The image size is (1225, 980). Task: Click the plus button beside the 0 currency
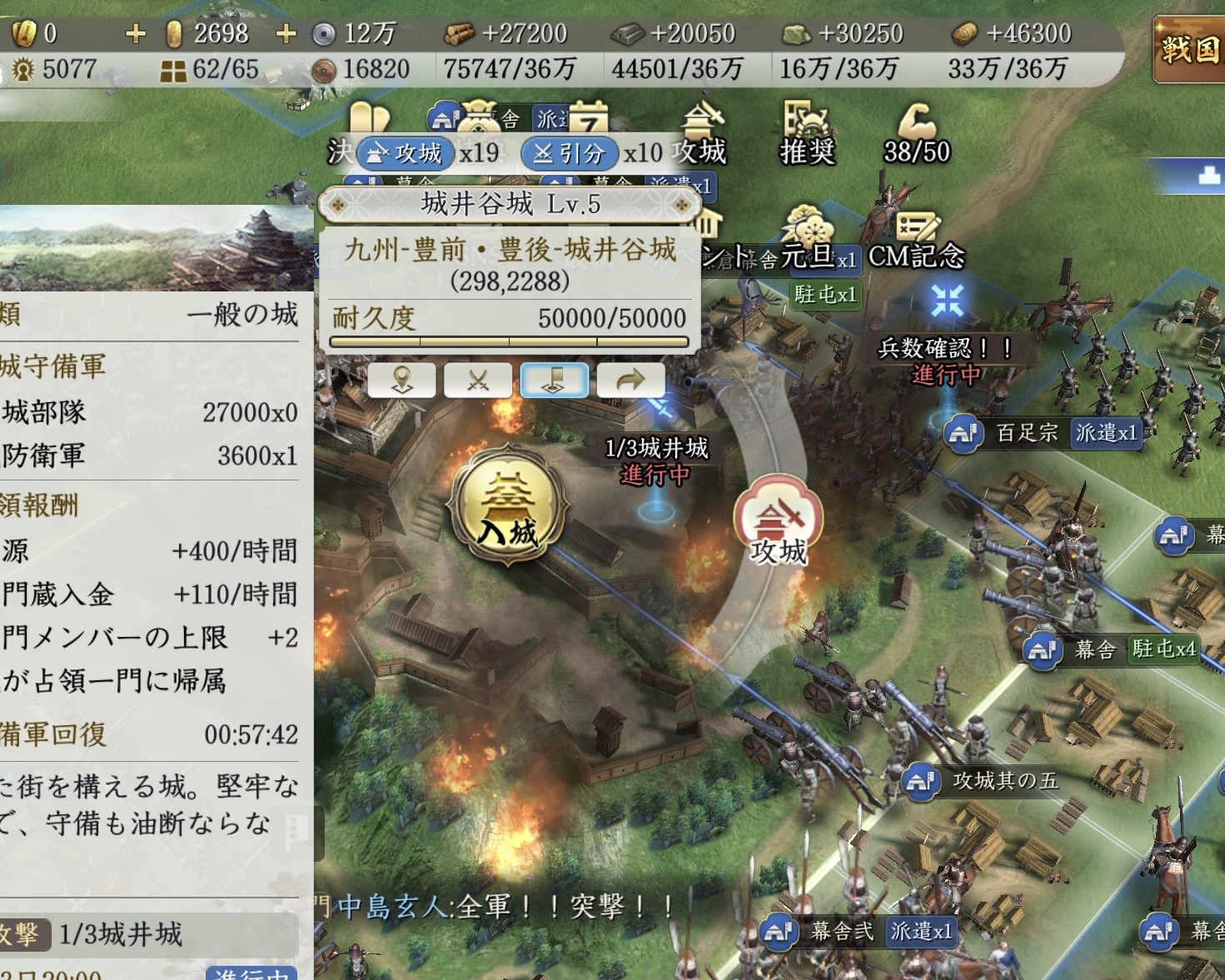[135, 33]
